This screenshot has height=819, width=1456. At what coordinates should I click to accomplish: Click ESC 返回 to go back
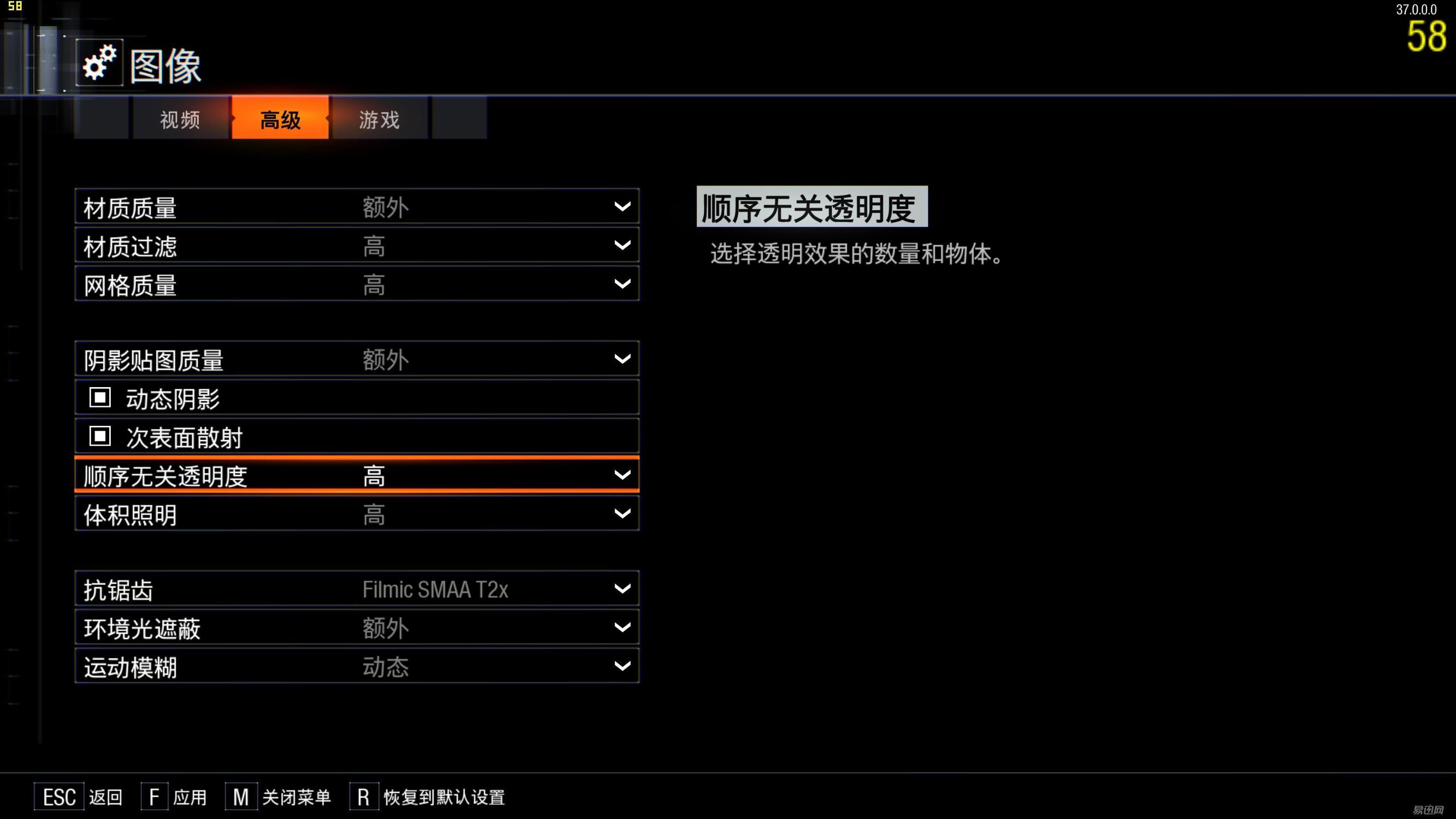pyautogui.click(x=79, y=797)
